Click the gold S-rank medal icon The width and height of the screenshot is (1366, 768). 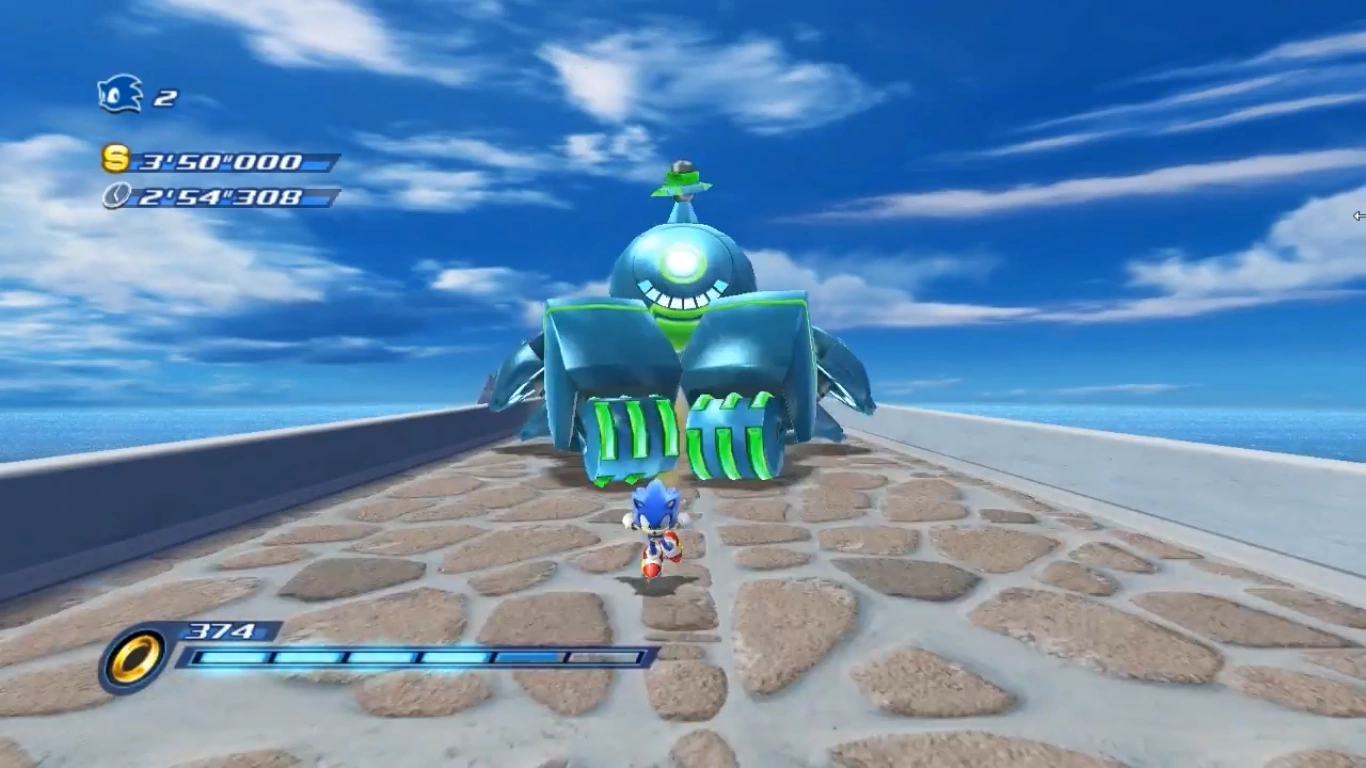point(116,158)
